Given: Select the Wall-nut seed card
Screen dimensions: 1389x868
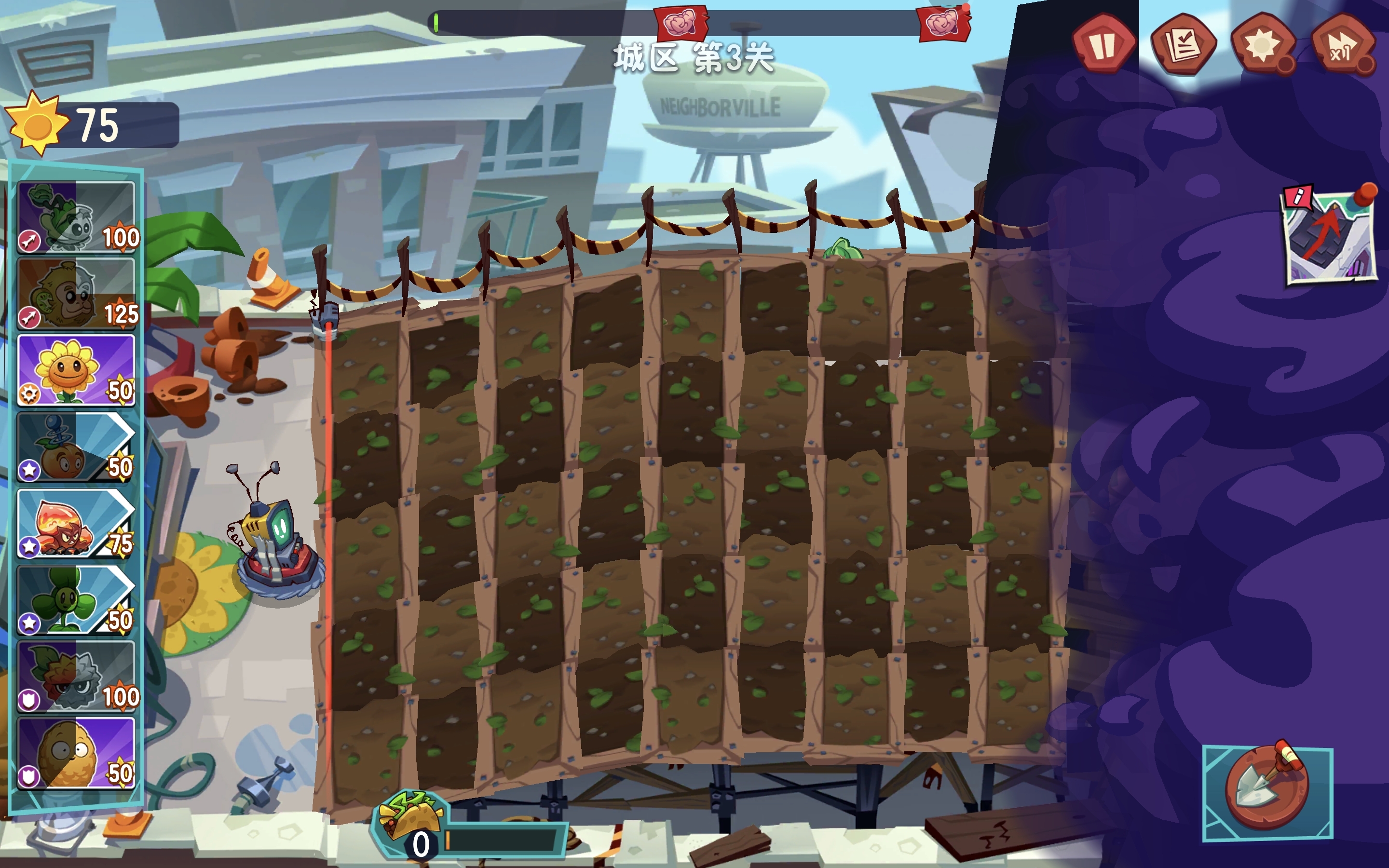Looking at the screenshot, I should (x=76, y=753).
